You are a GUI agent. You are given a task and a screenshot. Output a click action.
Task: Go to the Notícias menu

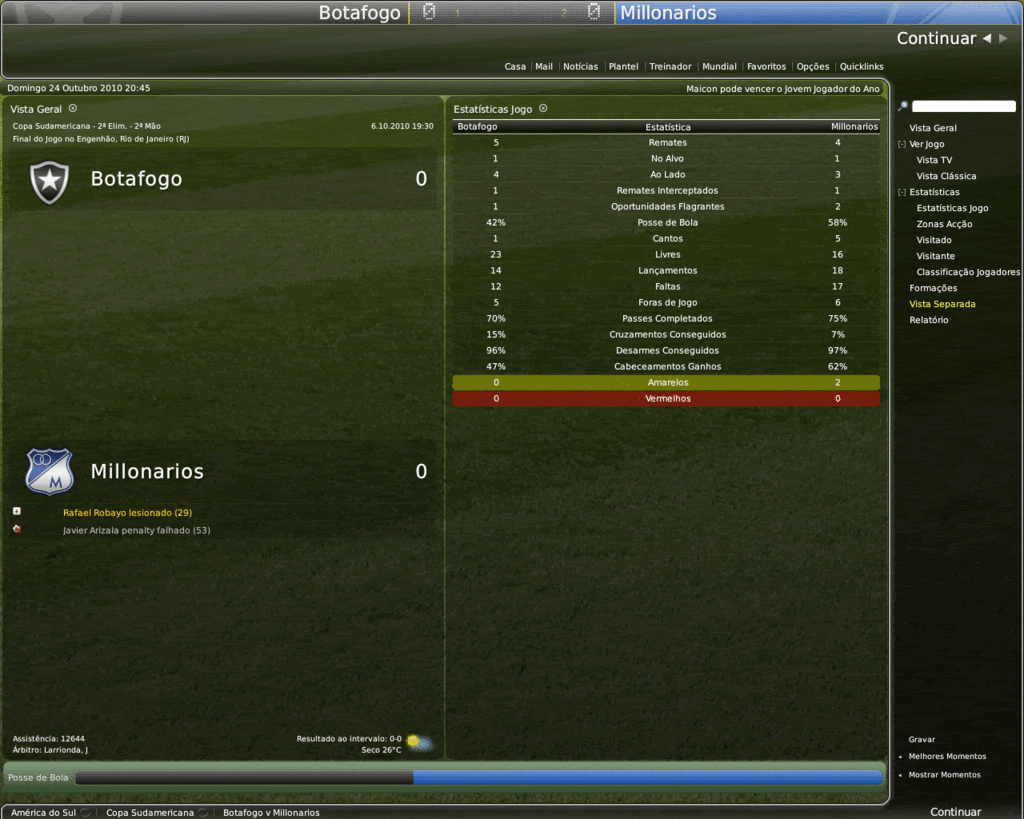[x=580, y=67]
